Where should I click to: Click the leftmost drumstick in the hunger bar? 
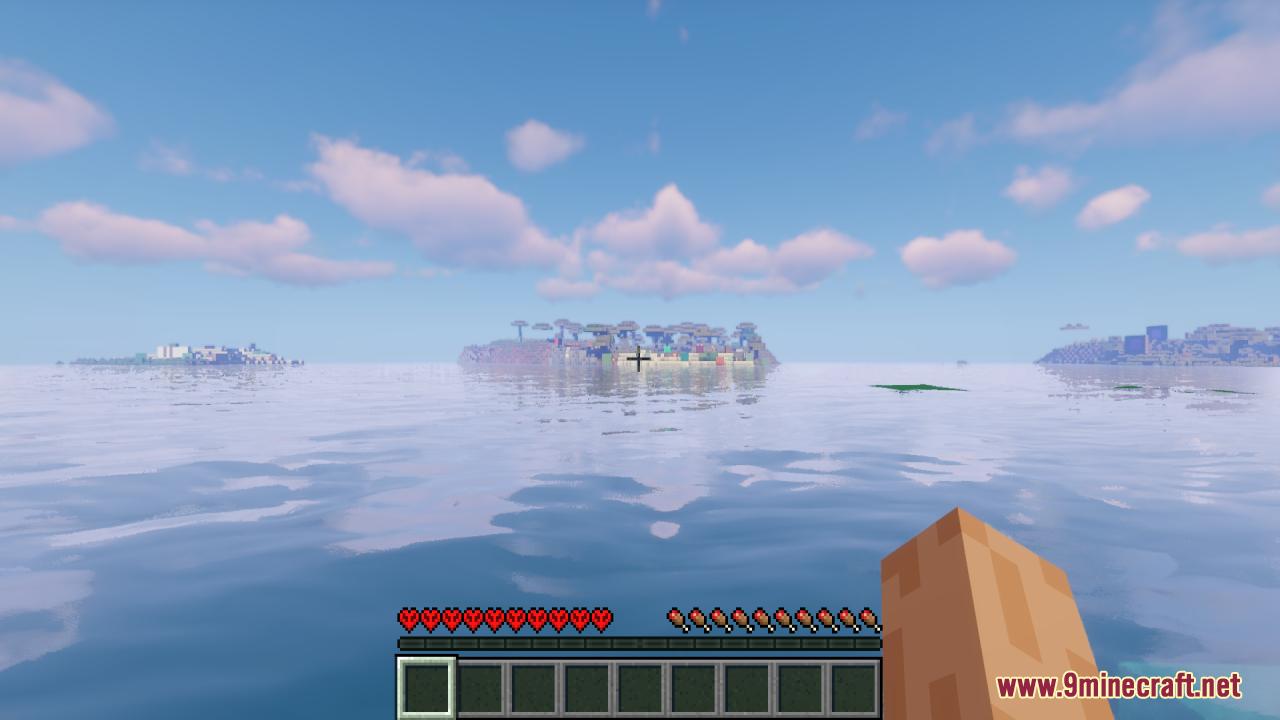[x=678, y=618]
